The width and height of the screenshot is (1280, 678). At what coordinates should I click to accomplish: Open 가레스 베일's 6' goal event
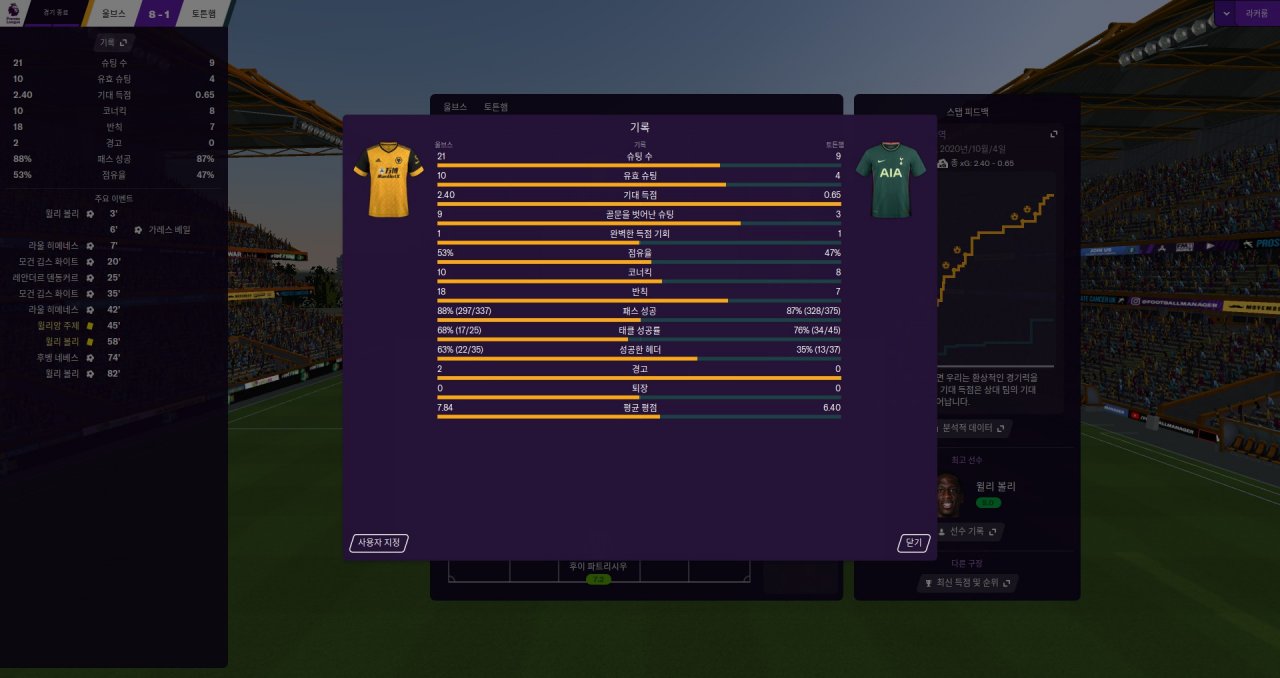pos(169,229)
